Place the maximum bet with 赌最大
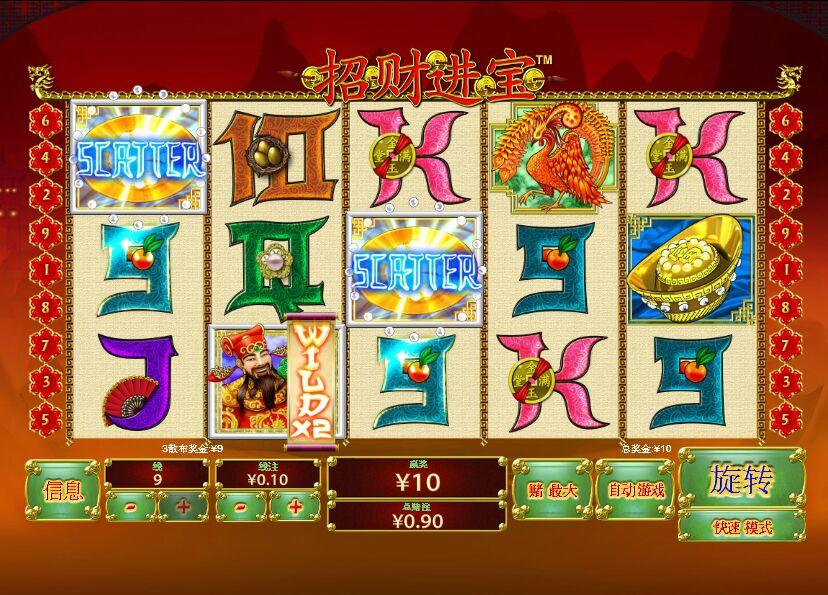This screenshot has width=828, height=595. click(551, 490)
